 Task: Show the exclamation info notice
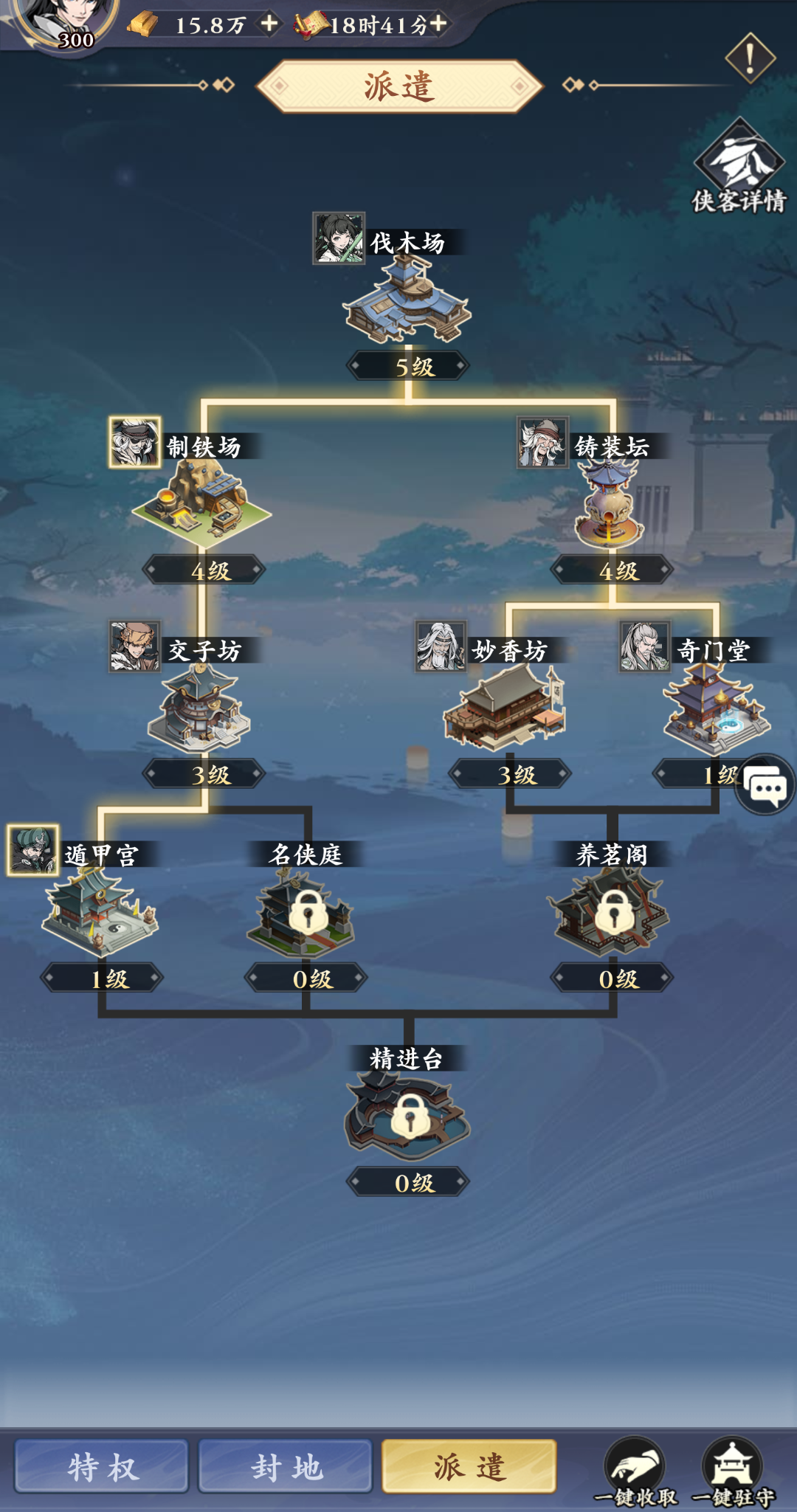[750, 58]
